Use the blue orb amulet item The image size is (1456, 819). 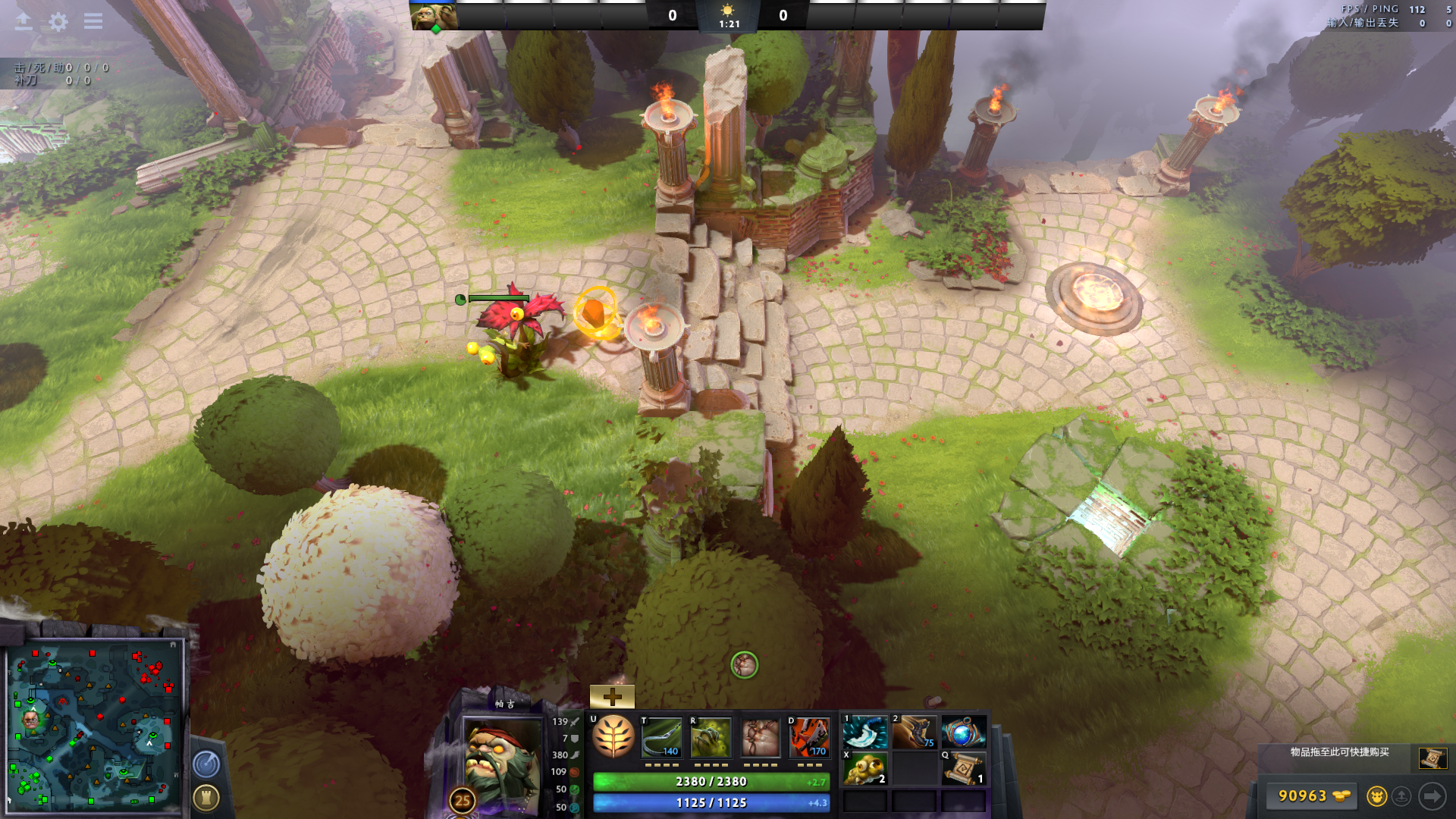tap(963, 733)
